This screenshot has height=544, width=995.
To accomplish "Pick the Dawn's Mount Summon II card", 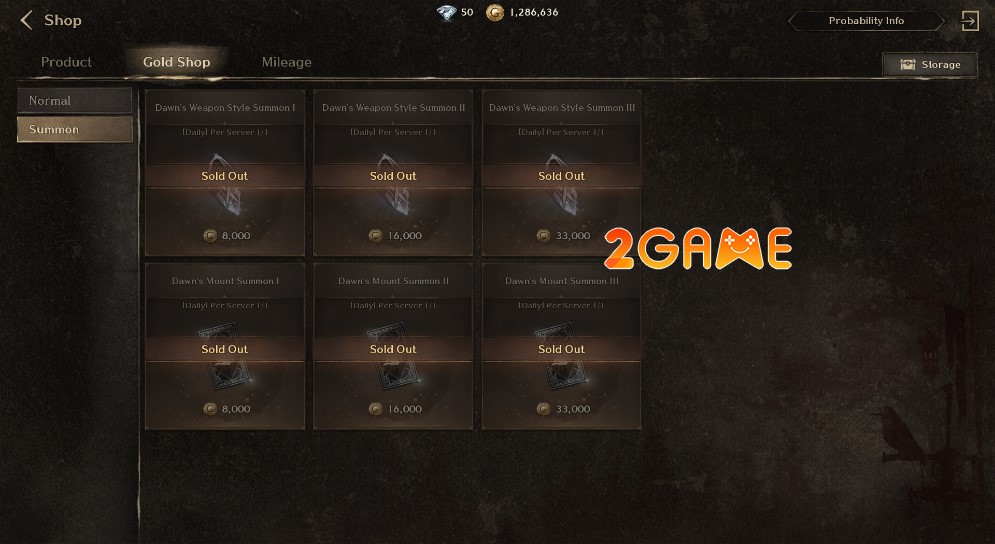I will 393,346.
